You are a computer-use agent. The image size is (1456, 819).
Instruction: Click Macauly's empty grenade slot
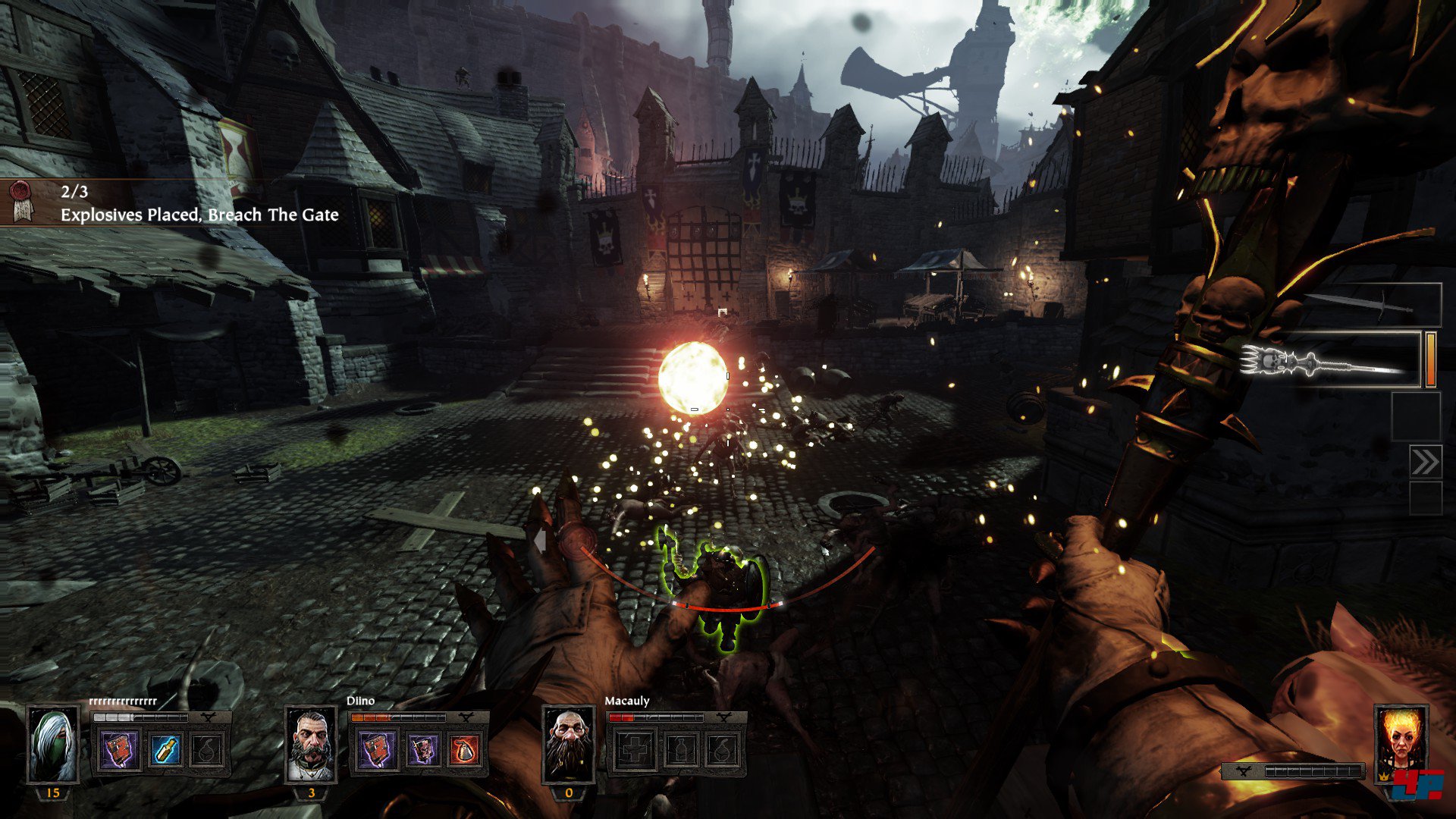click(x=722, y=750)
